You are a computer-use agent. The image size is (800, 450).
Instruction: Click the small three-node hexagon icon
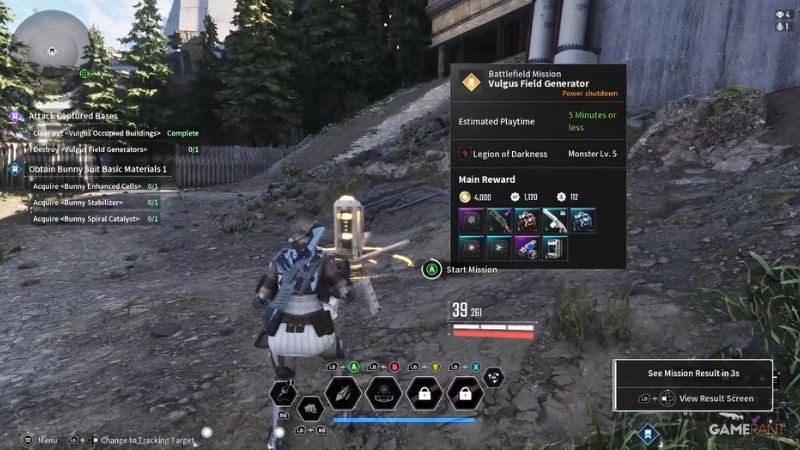pyautogui.click(x=493, y=378)
